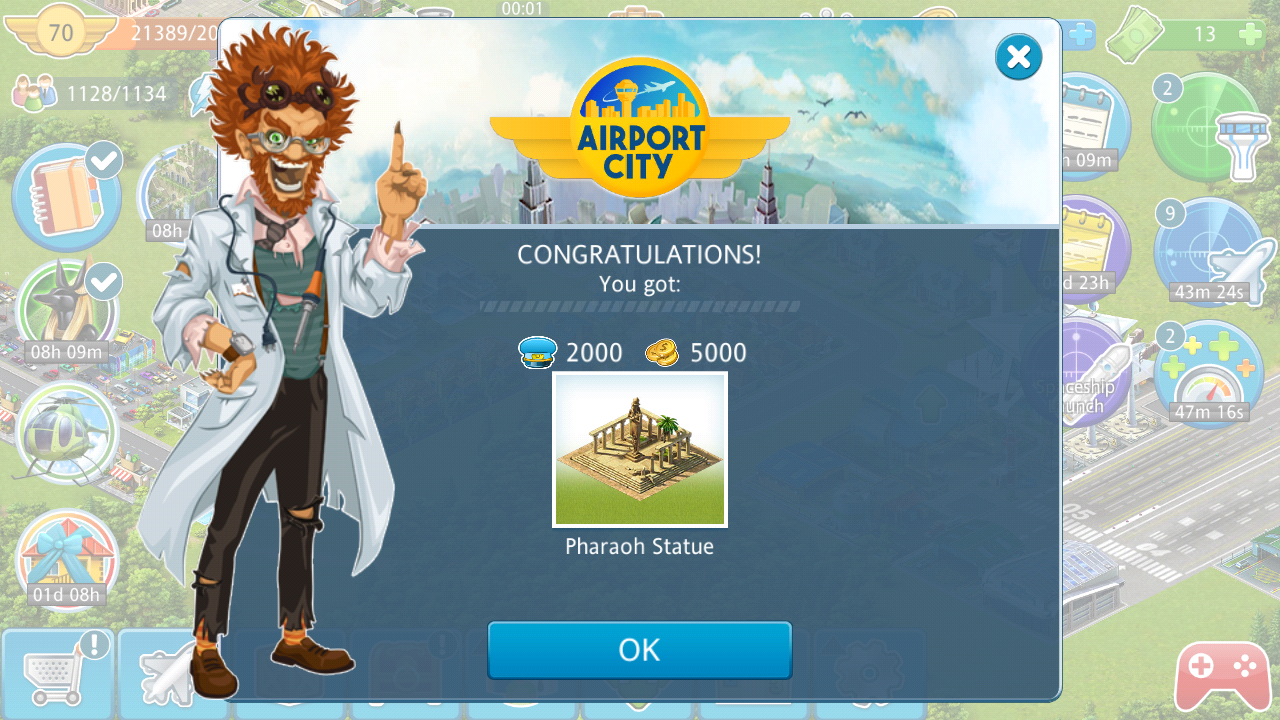Viewport: 1280px width, 720px height.
Task: Close the congratulations popup
Action: pyautogui.click(x=1018, y=57)
